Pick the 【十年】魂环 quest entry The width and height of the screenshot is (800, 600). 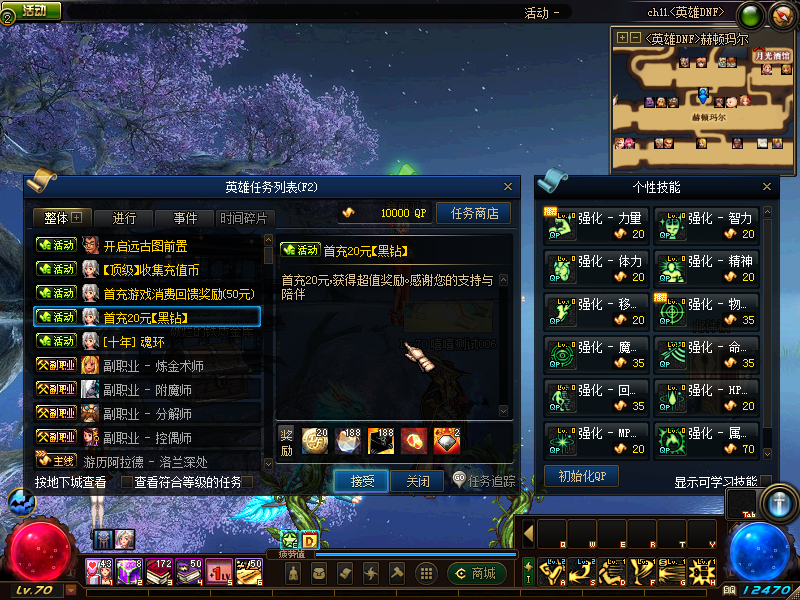click(135, 341)
